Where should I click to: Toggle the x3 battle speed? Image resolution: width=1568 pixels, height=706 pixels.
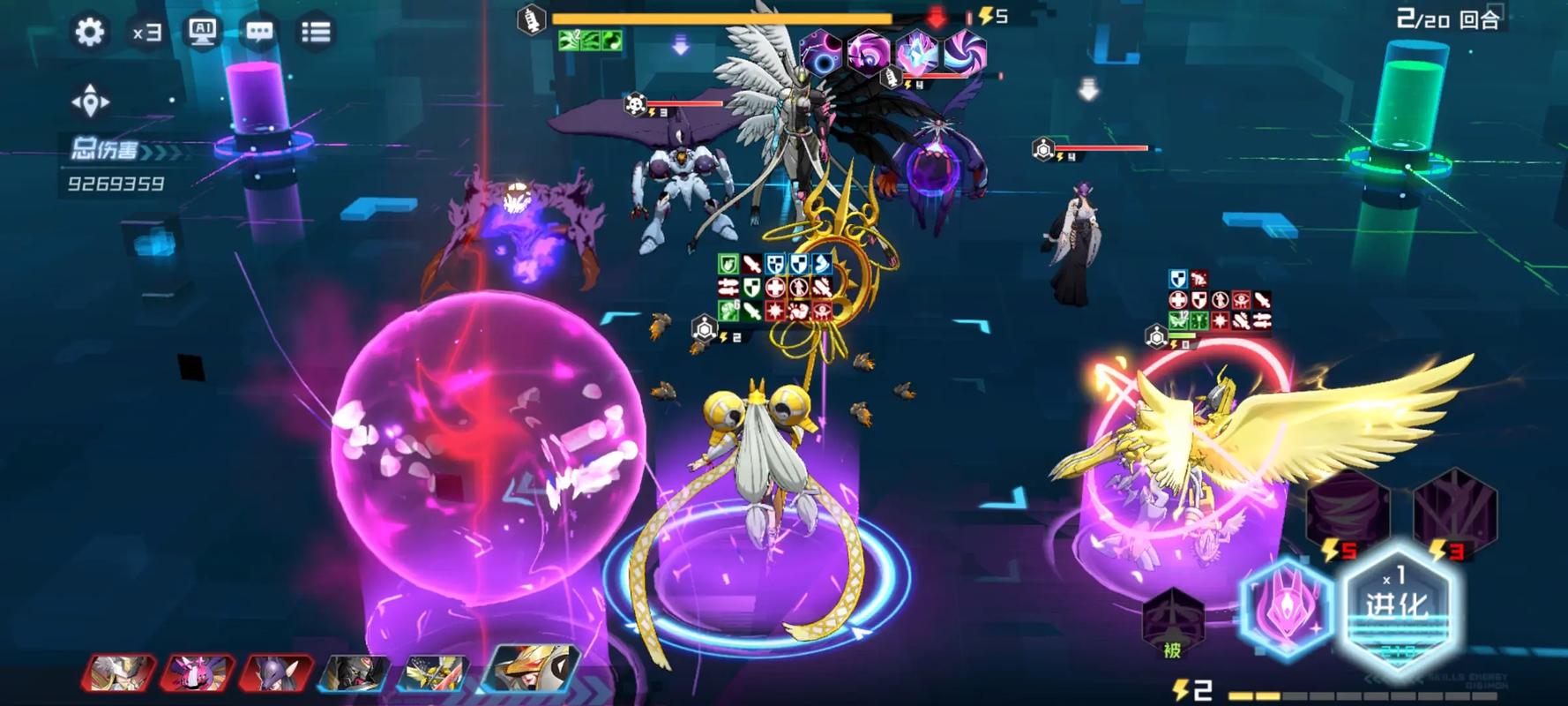coord(146,33)
